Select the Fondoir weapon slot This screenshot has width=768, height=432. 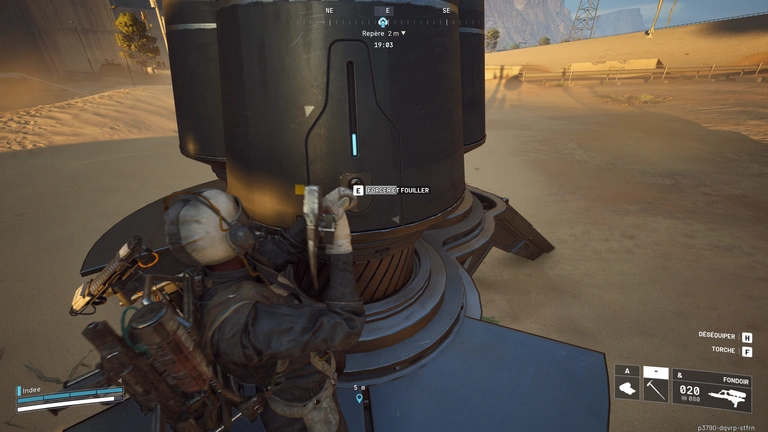[x=711, y=391]
